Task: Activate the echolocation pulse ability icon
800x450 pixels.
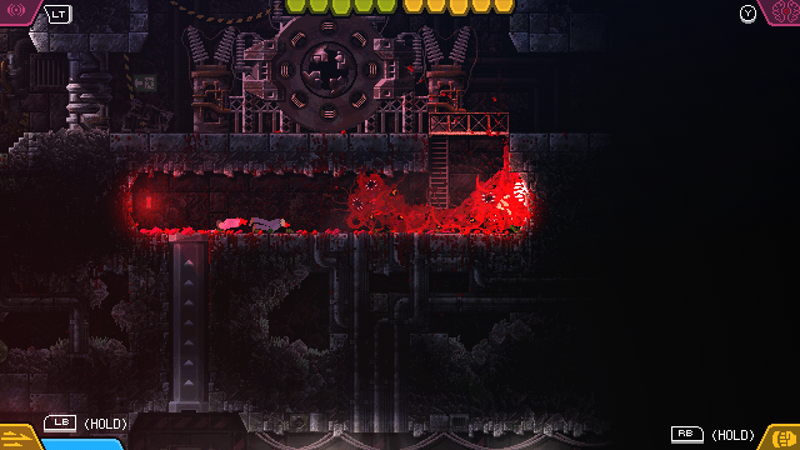Action: click(17, 13)
